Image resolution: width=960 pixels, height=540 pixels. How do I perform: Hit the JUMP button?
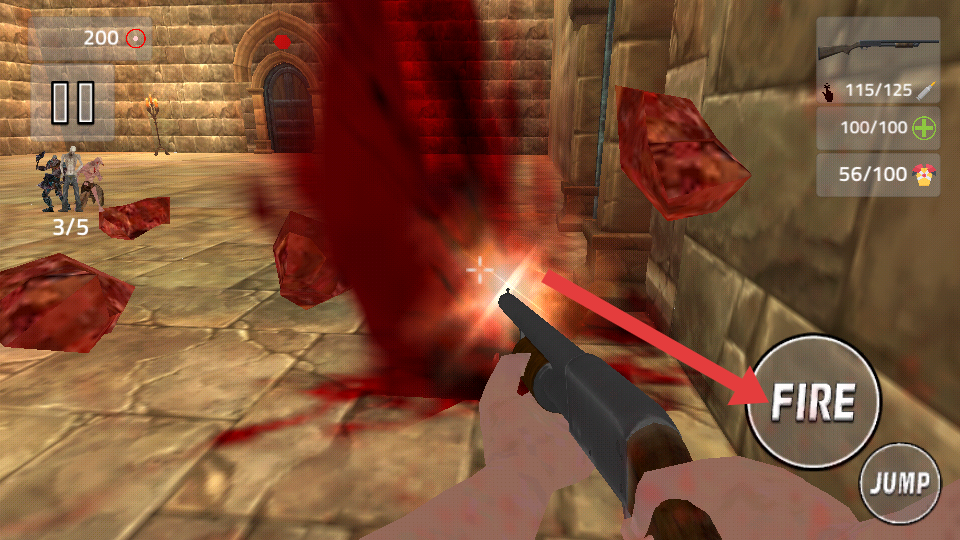point(900,484)
